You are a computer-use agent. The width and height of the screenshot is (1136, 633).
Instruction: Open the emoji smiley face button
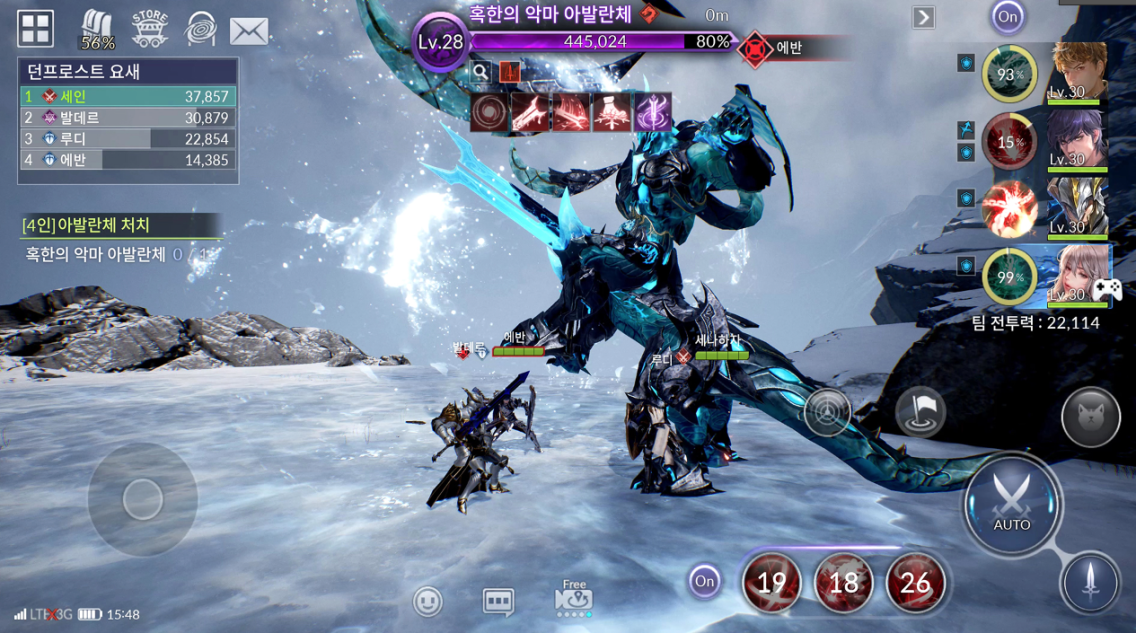(428, 601)
